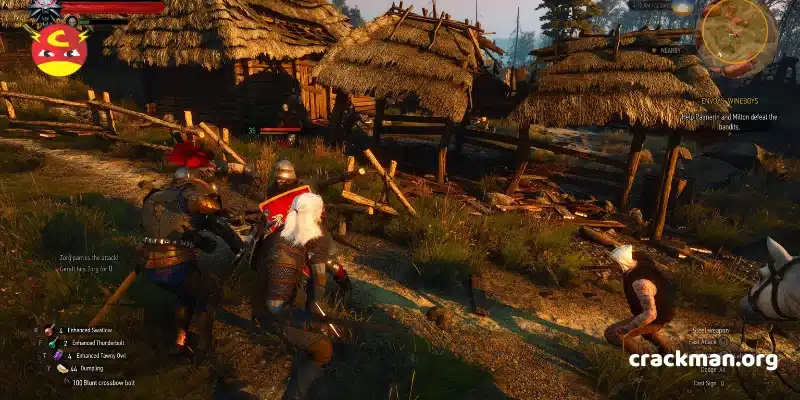Click the red angry face logo
800x400 pixels.
59,50
